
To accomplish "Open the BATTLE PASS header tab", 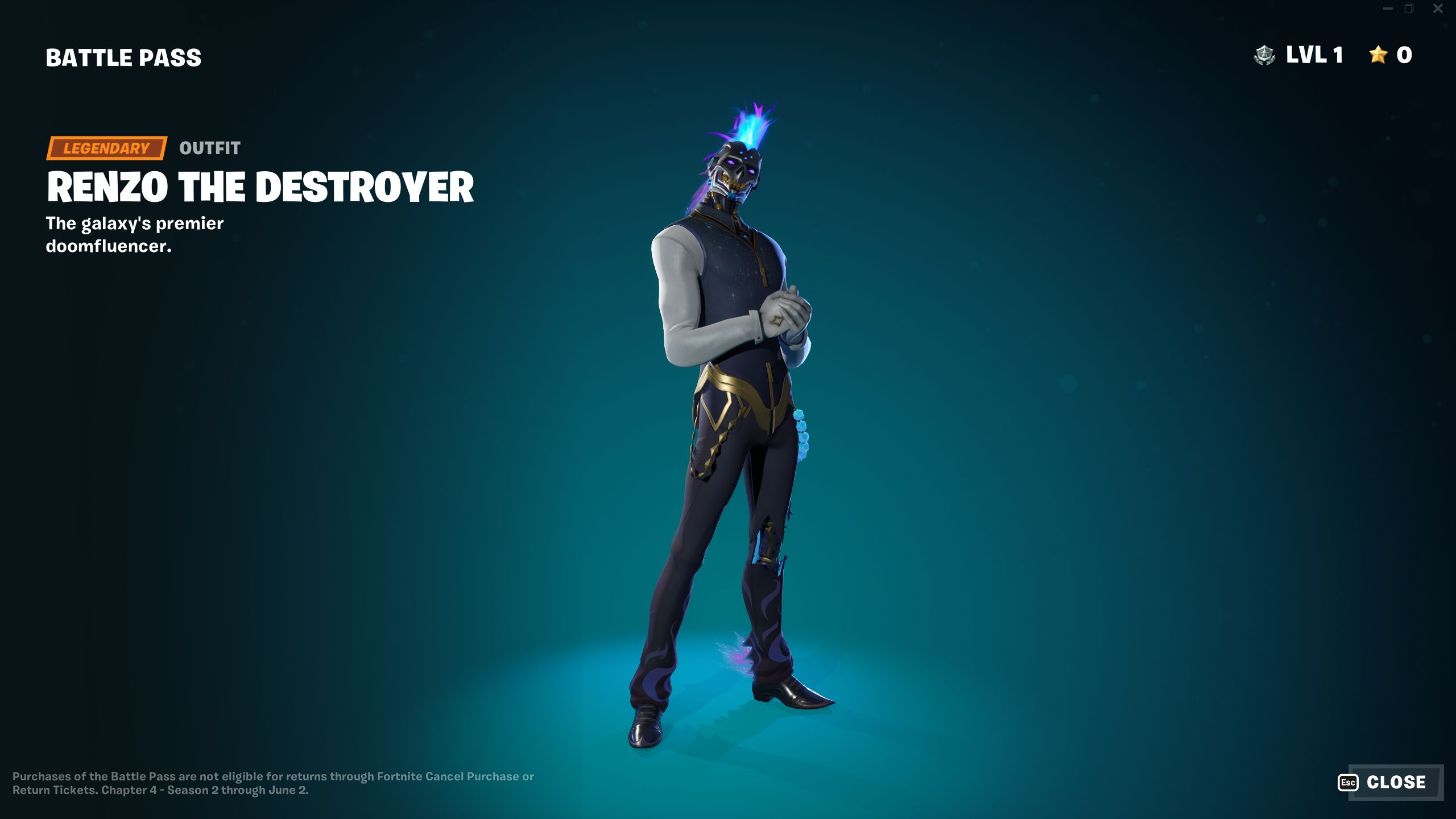I will point(123,56).
